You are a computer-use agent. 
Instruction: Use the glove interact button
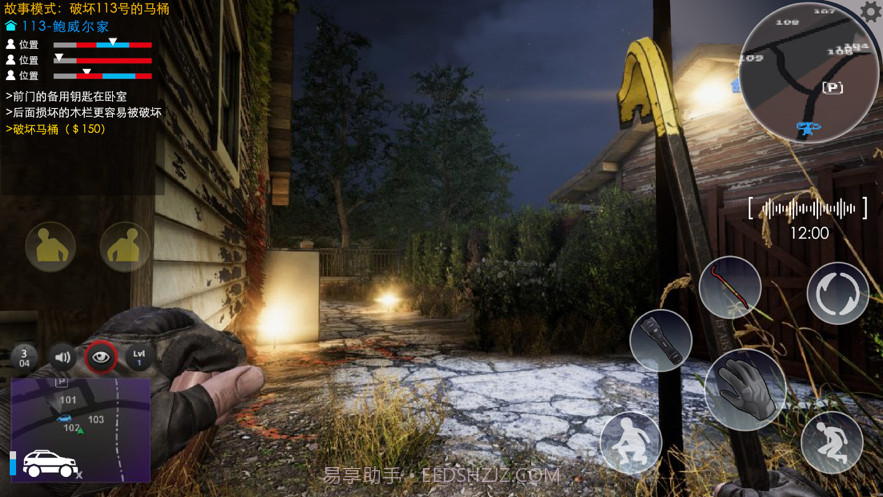point(745,390)
